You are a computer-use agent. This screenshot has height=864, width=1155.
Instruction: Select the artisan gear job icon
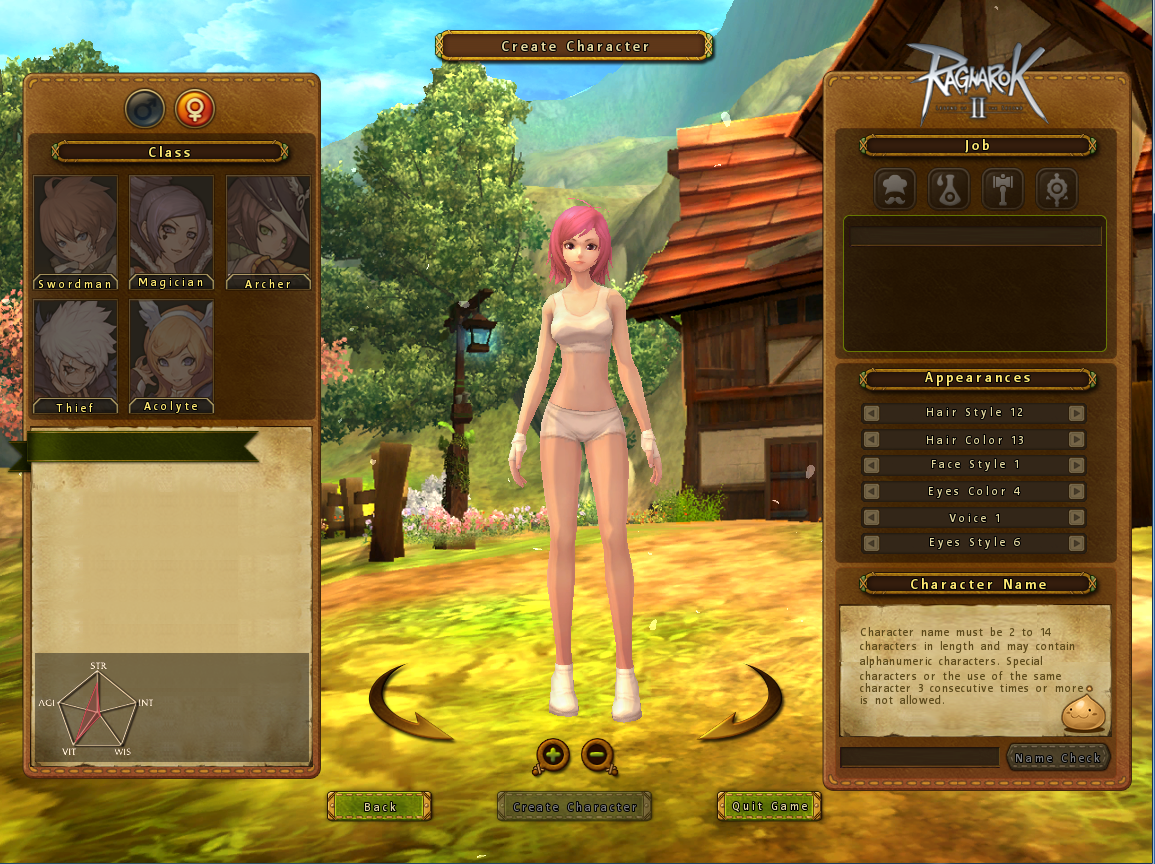[x=1055, y=188]
